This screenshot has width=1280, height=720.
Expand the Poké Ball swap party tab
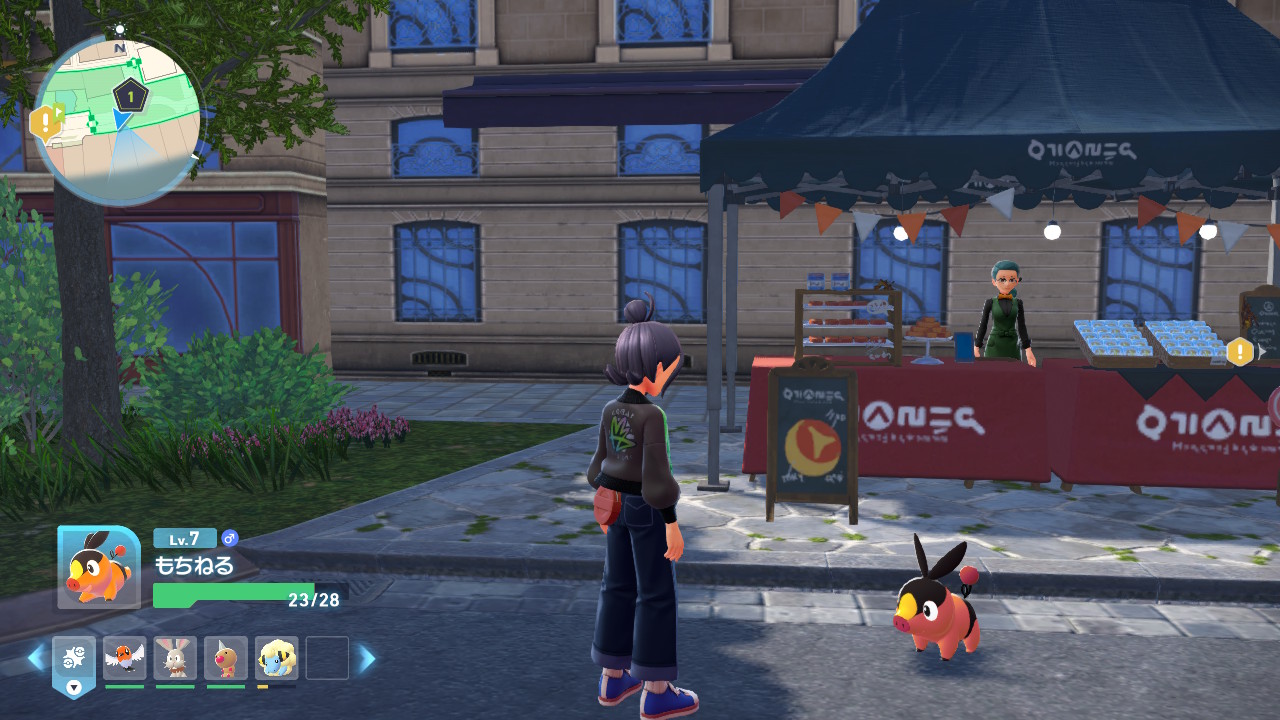[74, 664]
